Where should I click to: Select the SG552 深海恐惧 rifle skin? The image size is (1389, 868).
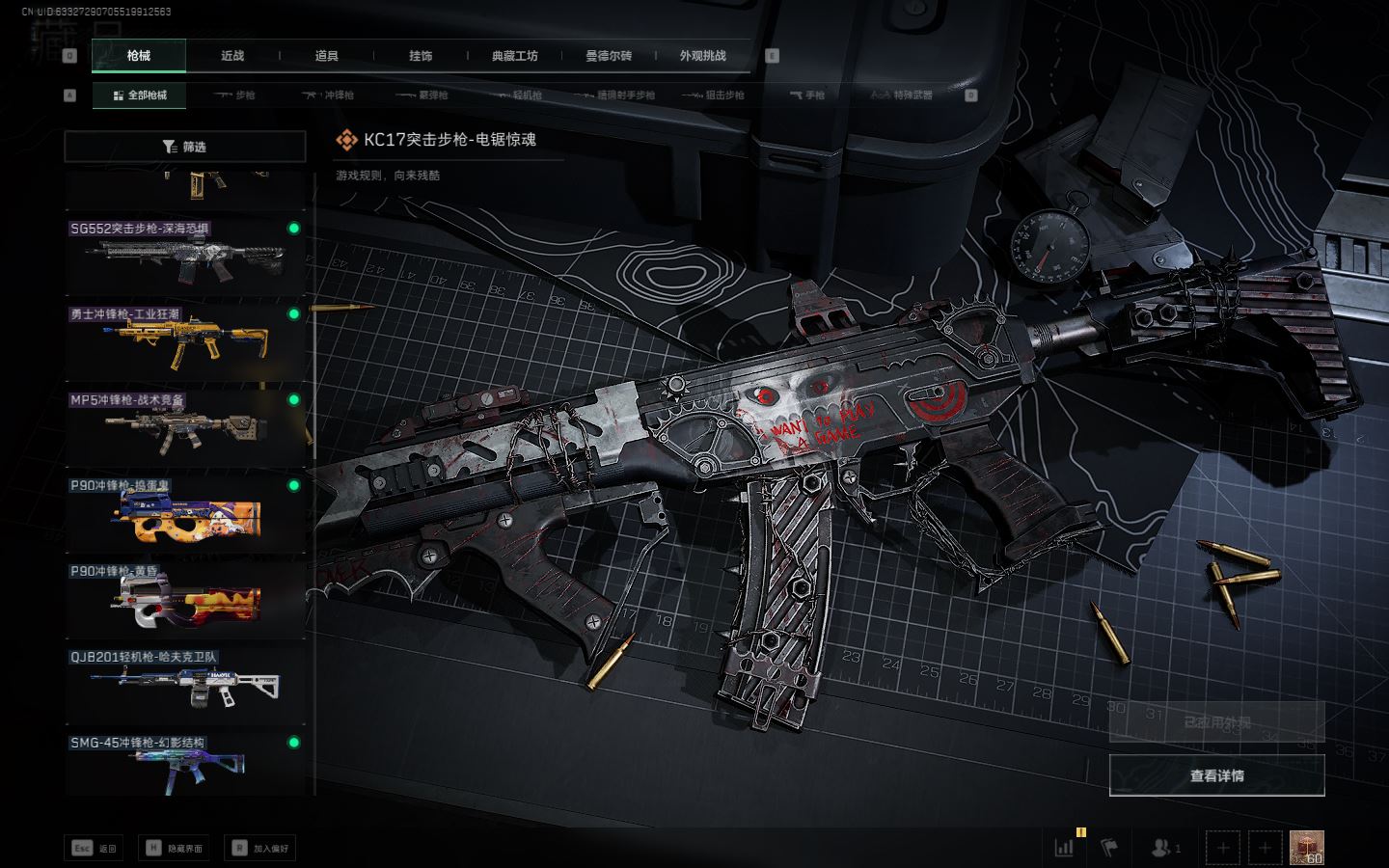[x=185, y=256]
